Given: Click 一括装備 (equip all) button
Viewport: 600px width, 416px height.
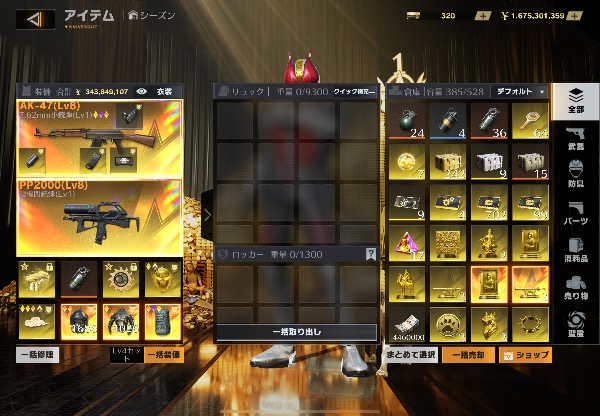Looking at the screenshot, I should (x=162, y=354).
